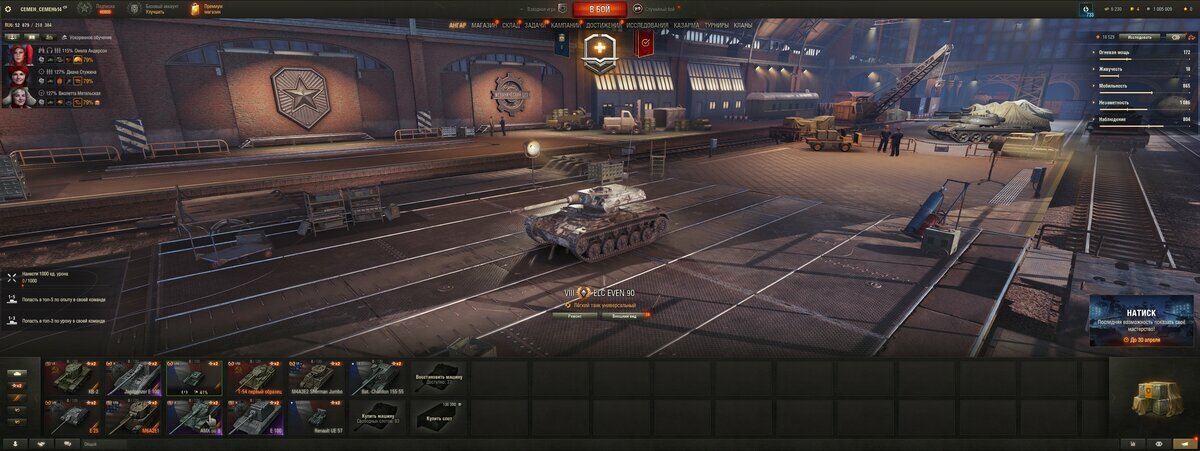The height and width of the screenshot is (451, 1200).
Task: Start a battle with the В БОЙ button
Action: coord(600,9)
